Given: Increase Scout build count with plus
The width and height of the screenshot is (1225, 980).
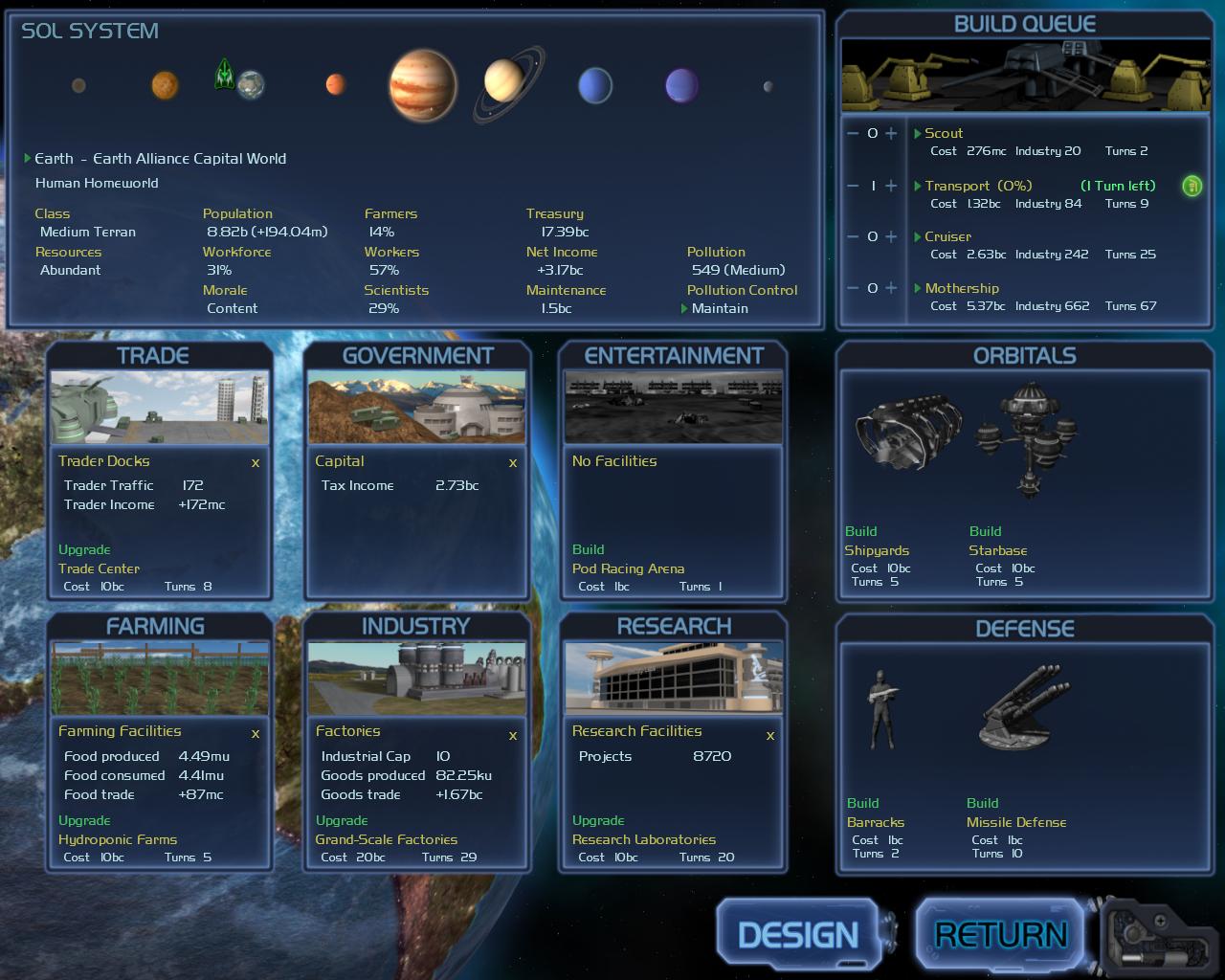Looking at the screenshot, I should pyautogui.click(x=891, y=134).
